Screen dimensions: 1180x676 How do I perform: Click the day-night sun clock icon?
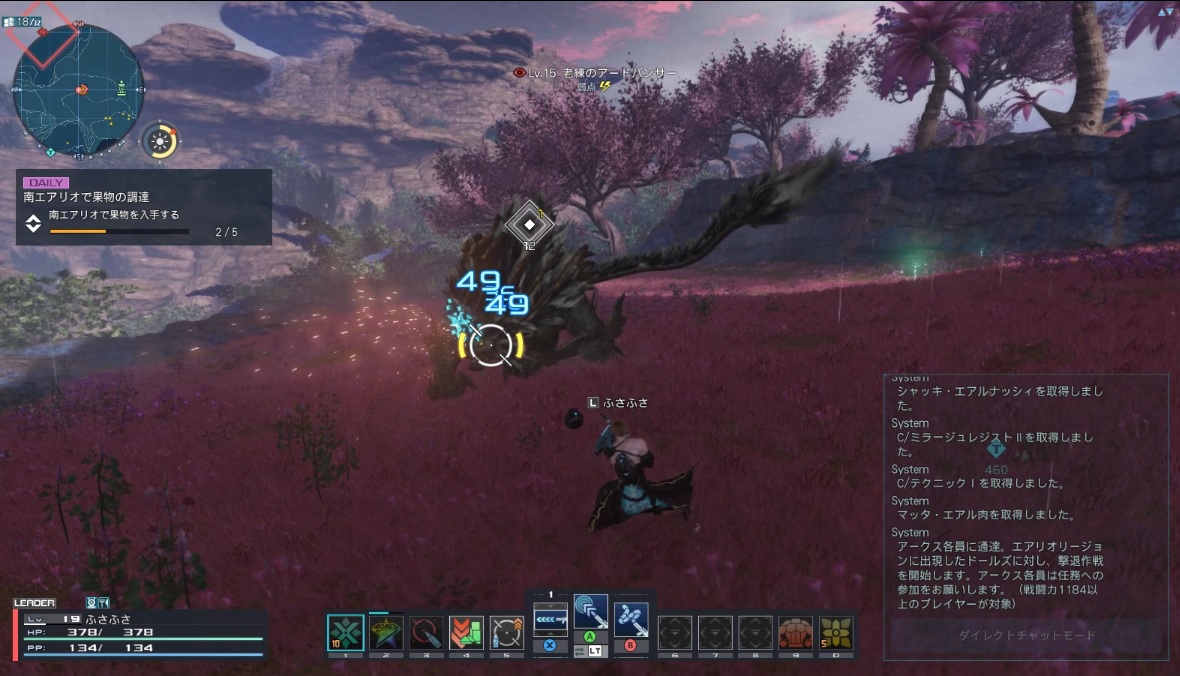pyautogui.click(x=159, y=141)
